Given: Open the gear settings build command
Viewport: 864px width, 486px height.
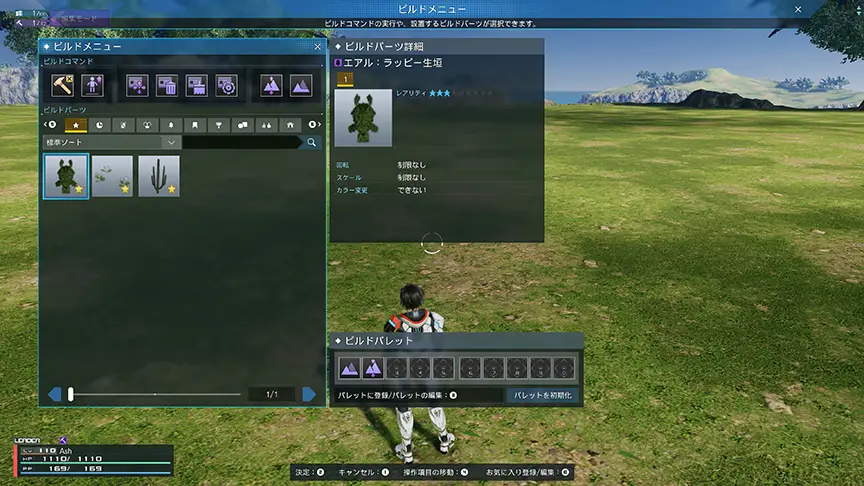Looking at the screenshot, I should click(x=226, y=86).
